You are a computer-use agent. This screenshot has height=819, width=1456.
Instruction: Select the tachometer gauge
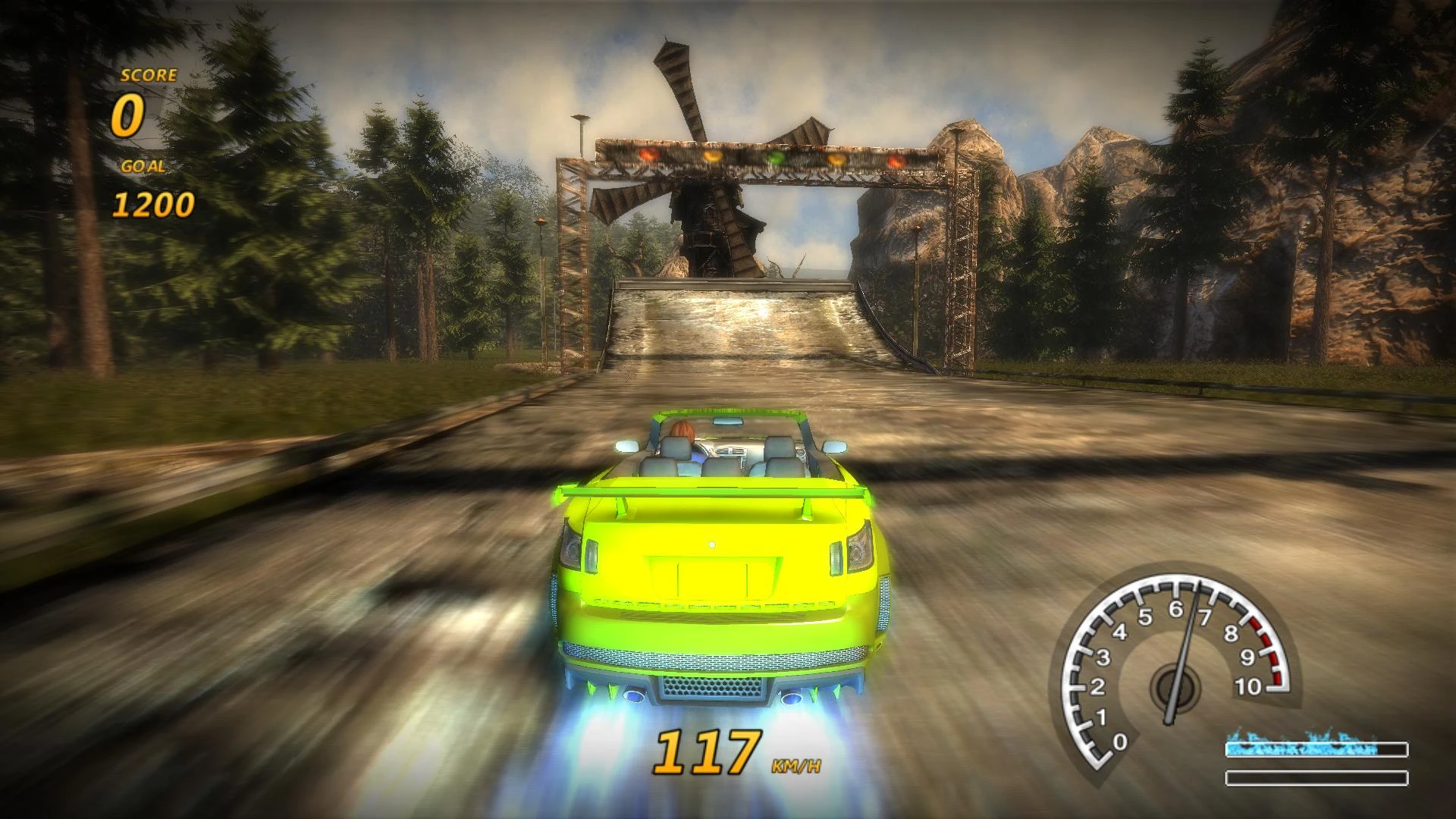pos(1176,667)
